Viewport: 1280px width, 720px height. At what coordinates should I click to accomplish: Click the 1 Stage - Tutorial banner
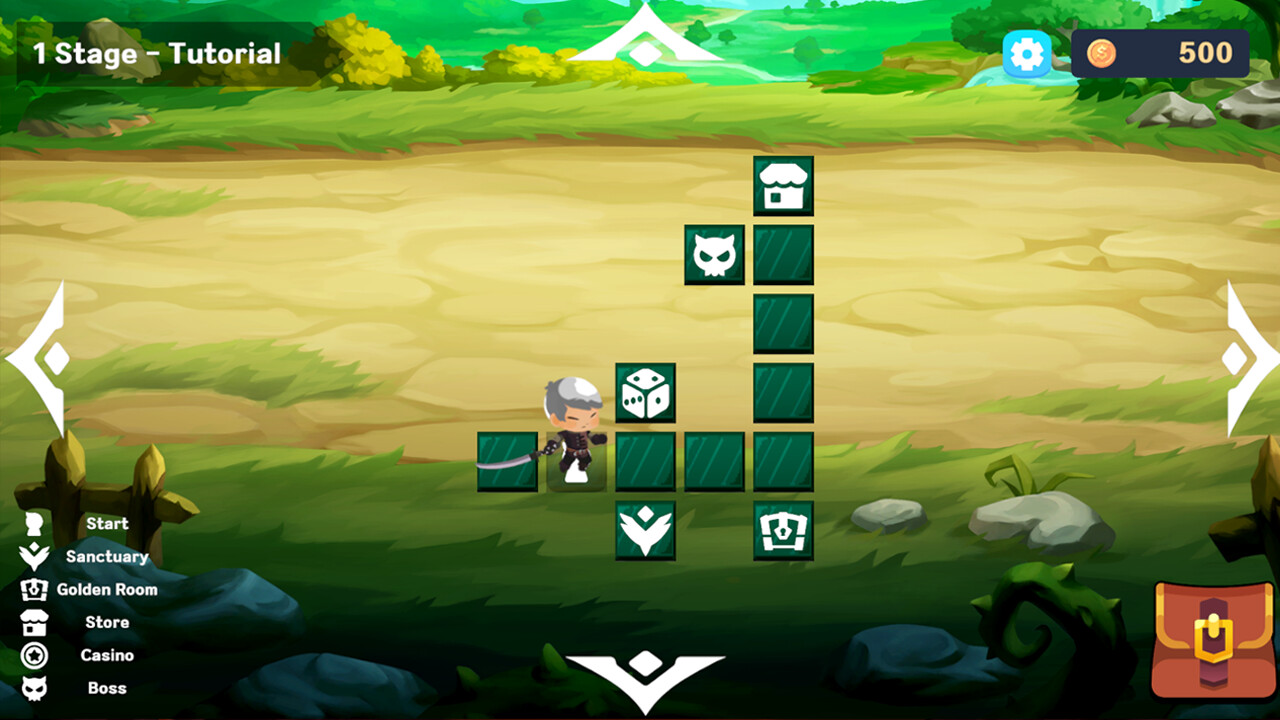(x=155, y=54)
